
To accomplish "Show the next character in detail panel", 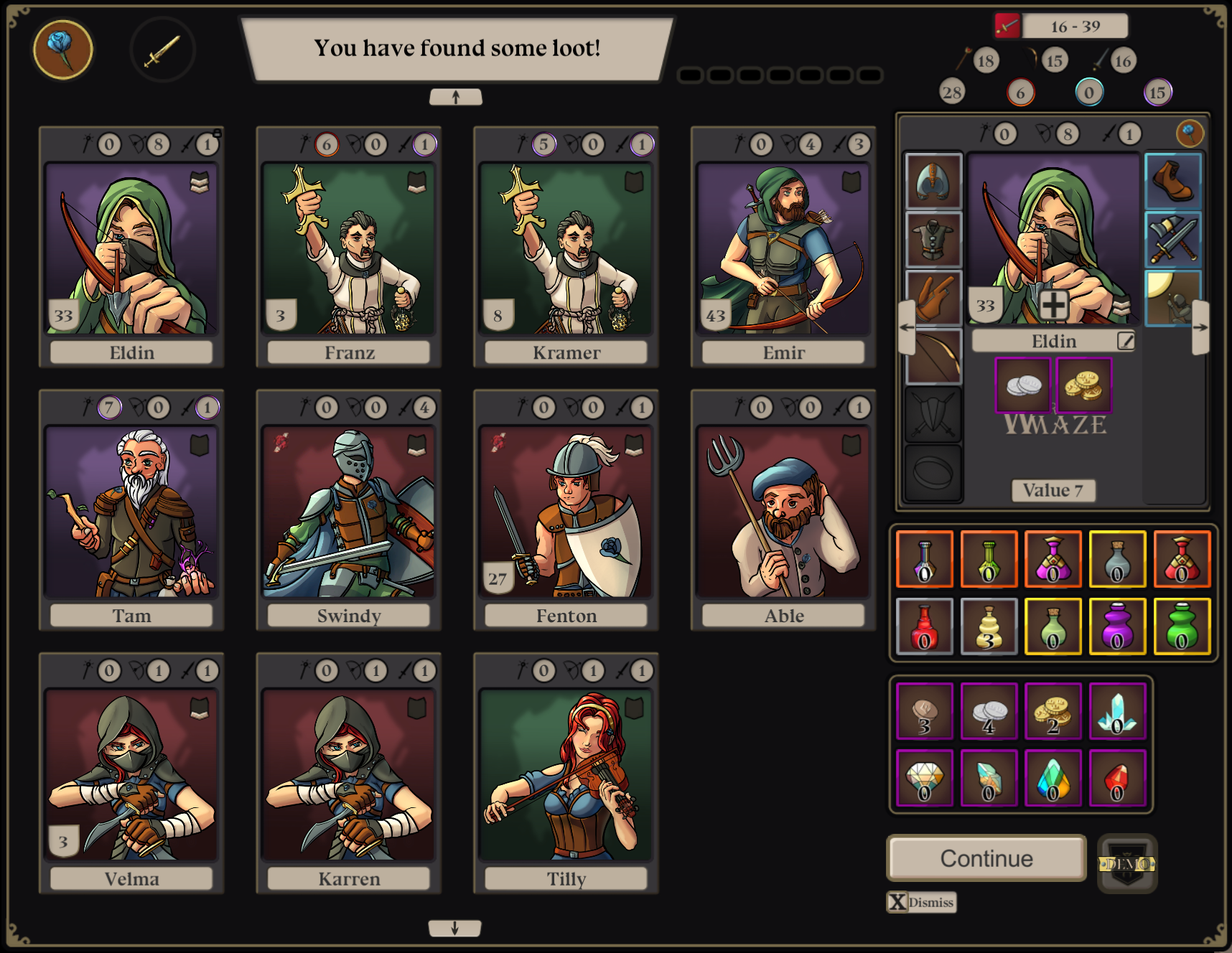I will click(x=1200, y=327).
